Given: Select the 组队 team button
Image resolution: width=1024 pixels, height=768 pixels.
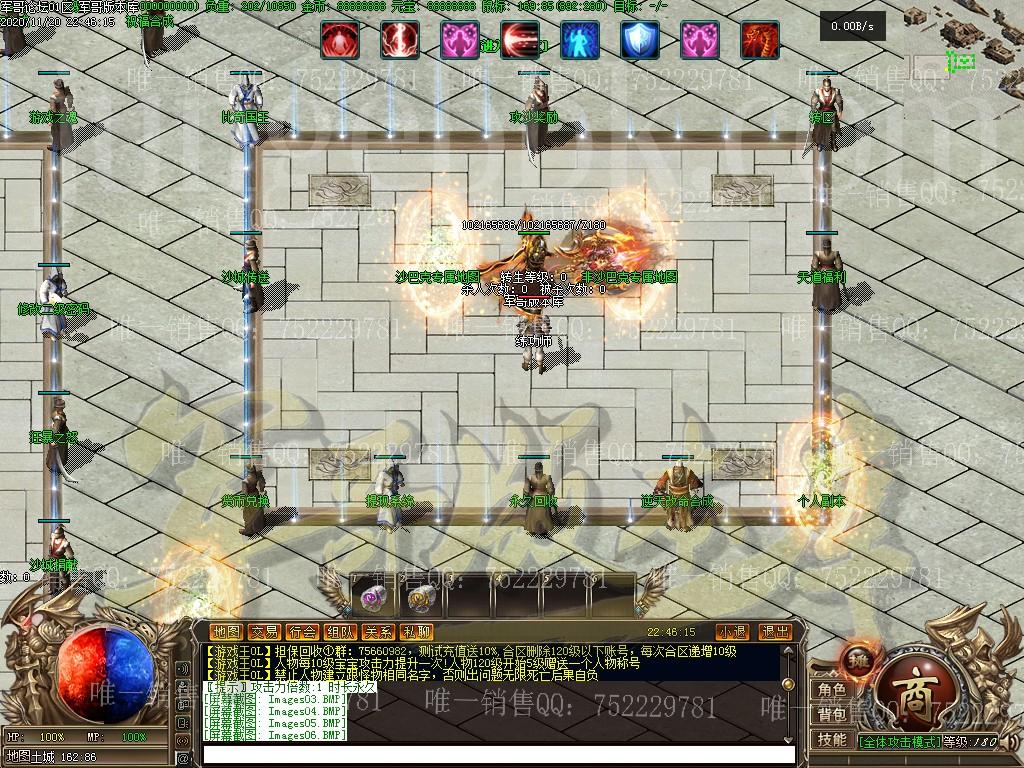Looking at the screenshot, I should [x=341, y=632].
